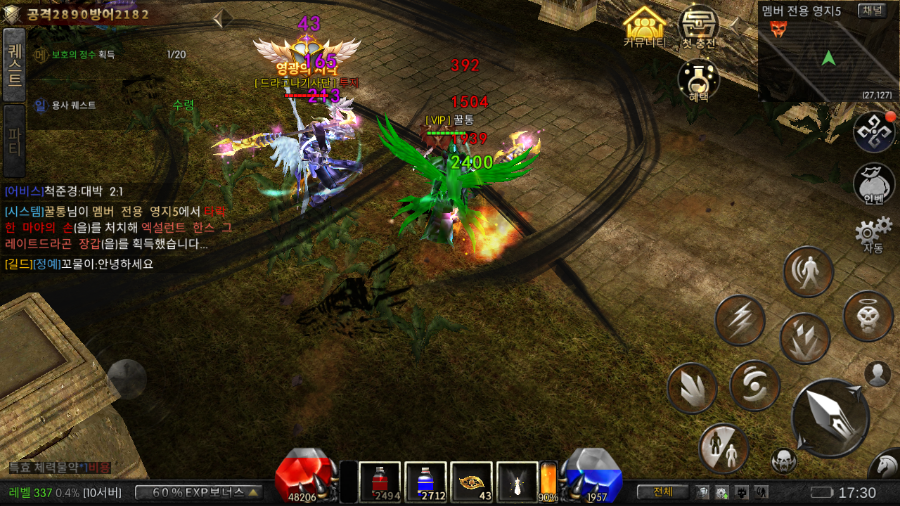Select the 전체 chat channel button
Screen dimensions: 900x506
tap(662, 492)
